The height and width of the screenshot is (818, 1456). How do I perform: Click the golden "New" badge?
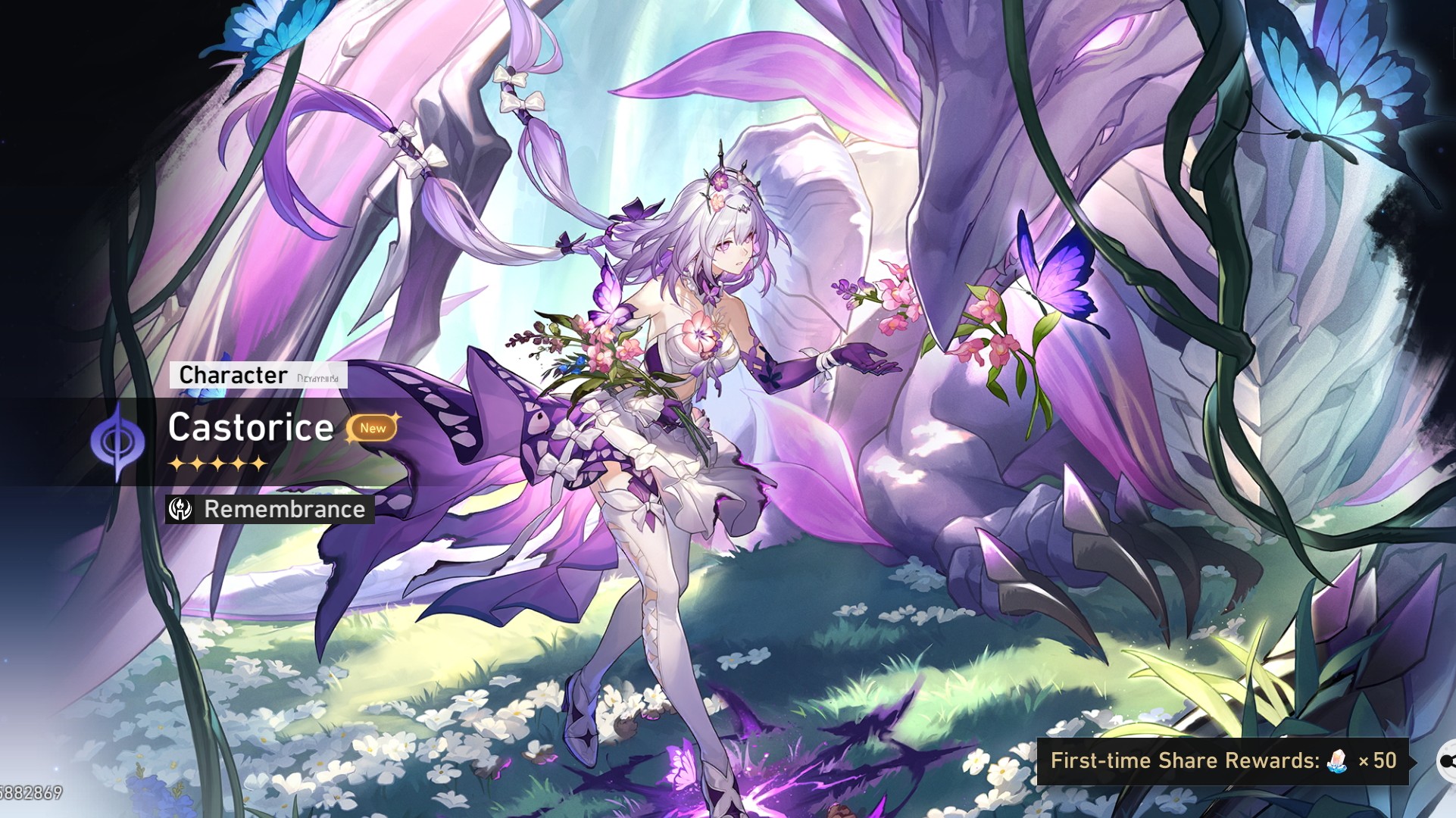(x=374, y=428)
